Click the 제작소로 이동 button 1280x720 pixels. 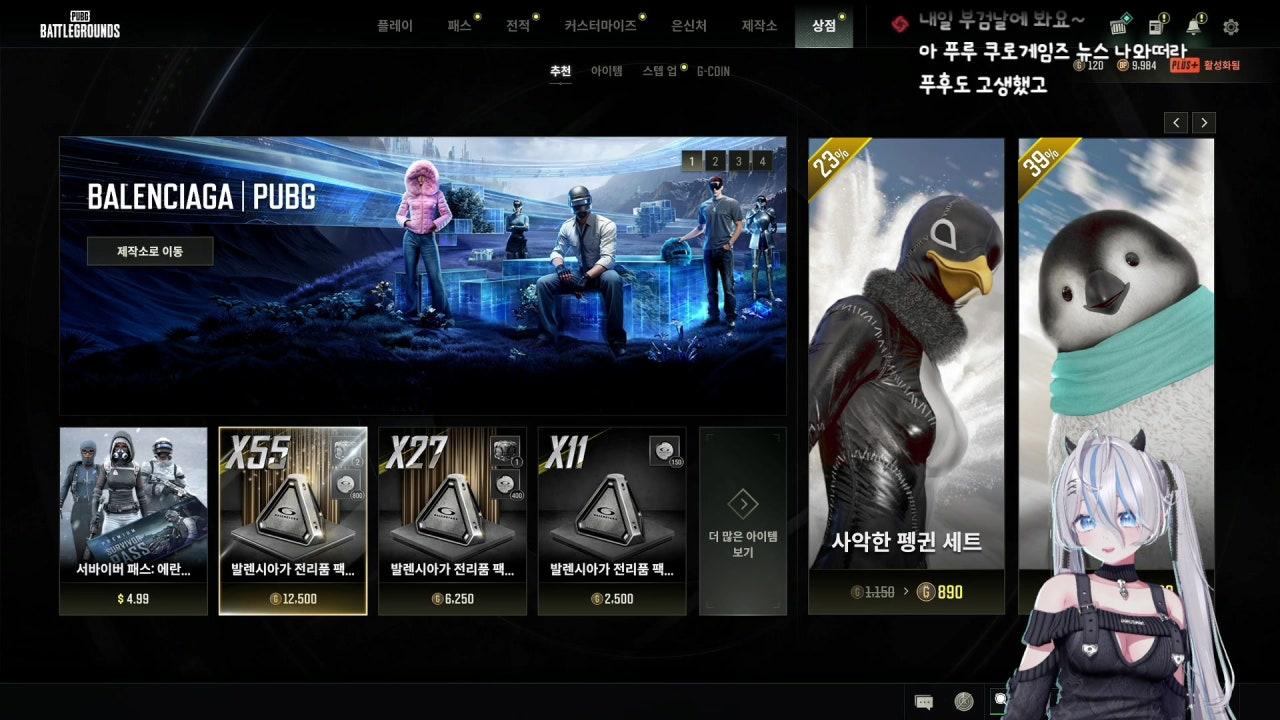(150, 251)
